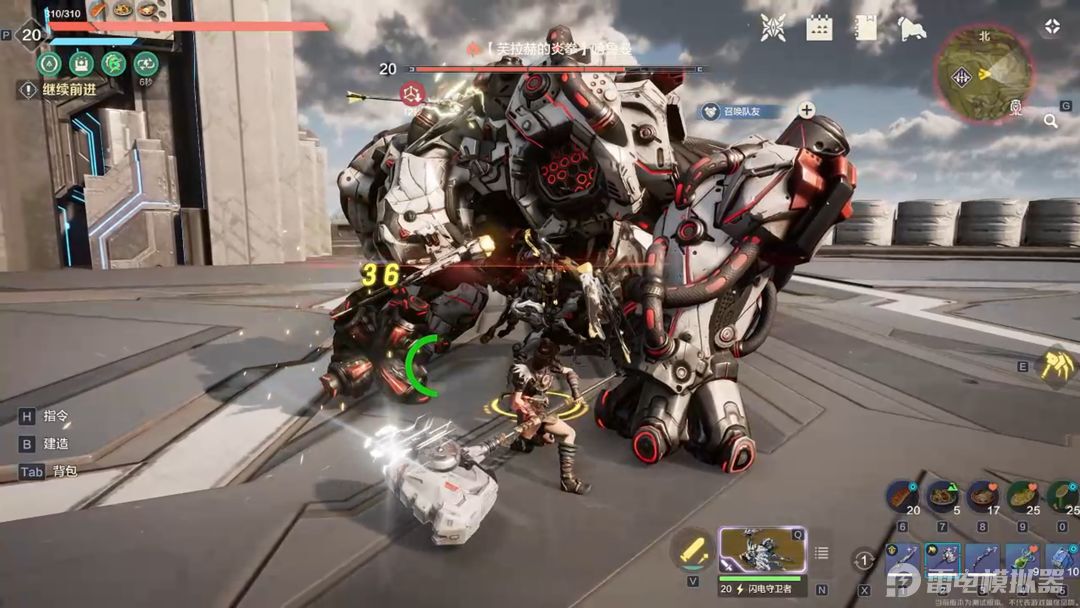Image resolution: width=1080 pixels, height=608 pixels.
Task: Click the crossed-feathers emblem icon
Action: tap(772, 28)
